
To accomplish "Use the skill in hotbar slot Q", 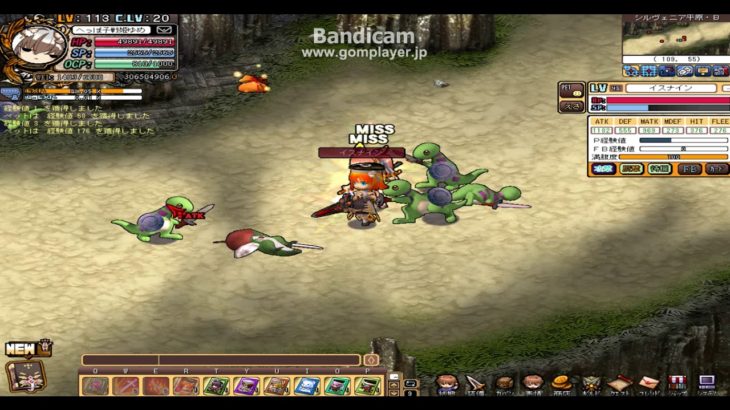I will pyautogui.click(x=97, y=385).
